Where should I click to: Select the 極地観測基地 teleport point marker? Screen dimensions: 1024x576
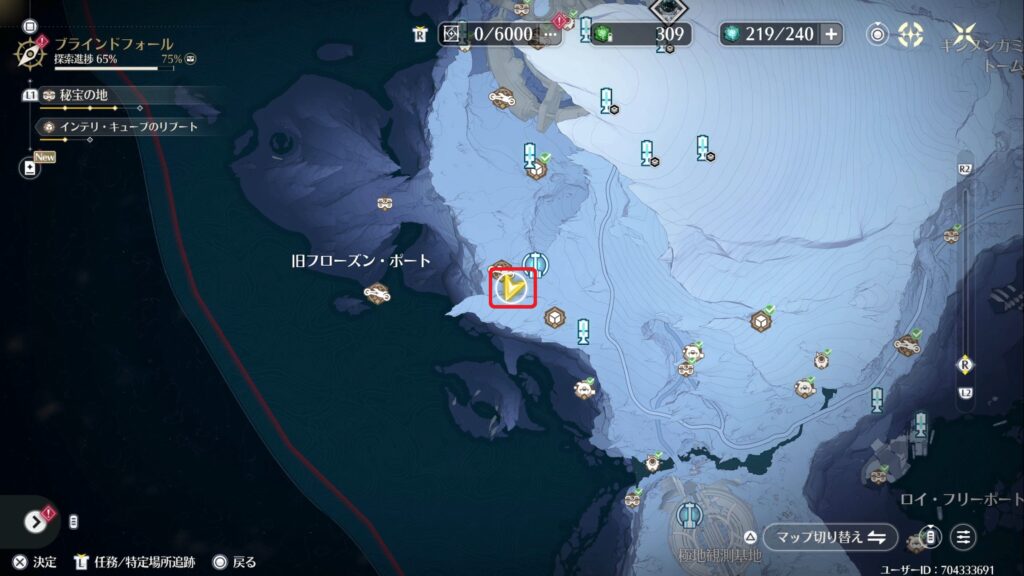(689, 515)
